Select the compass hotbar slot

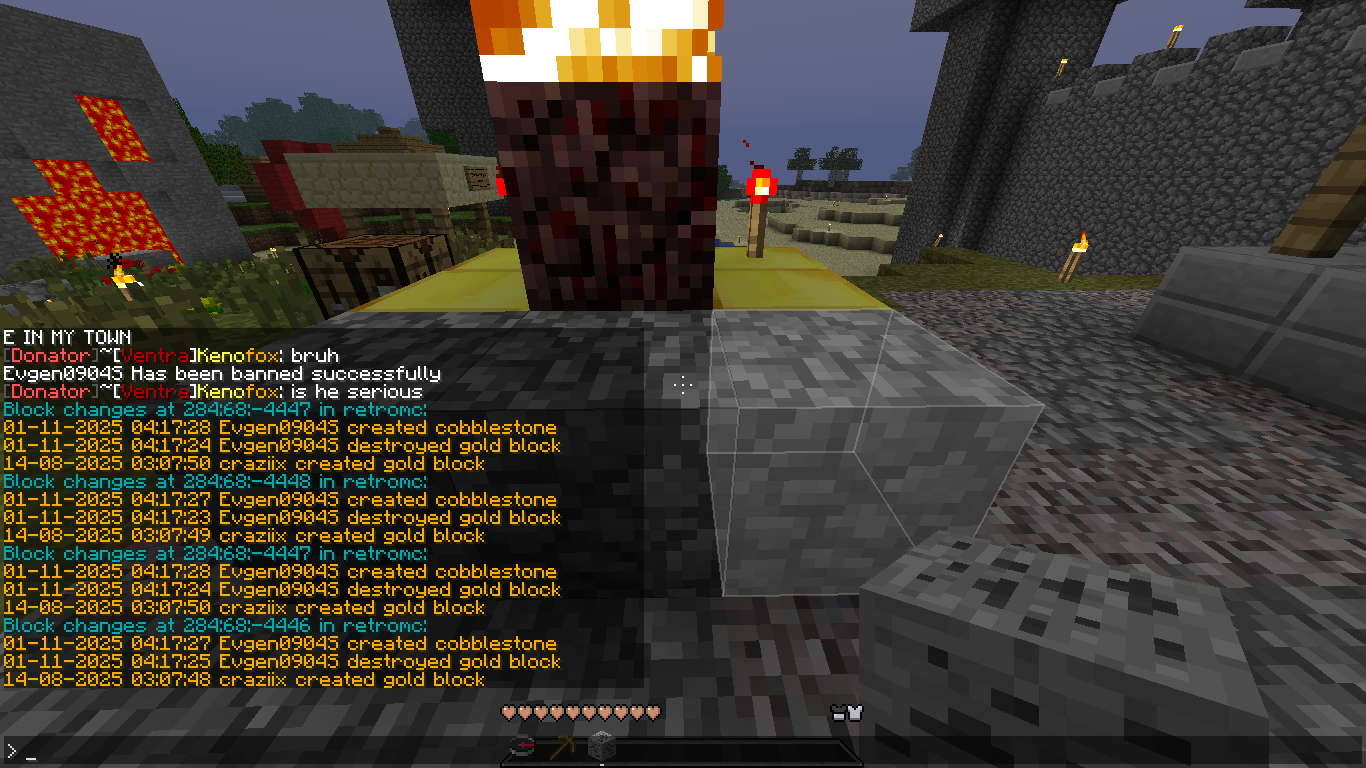click(x=522, y=747)
